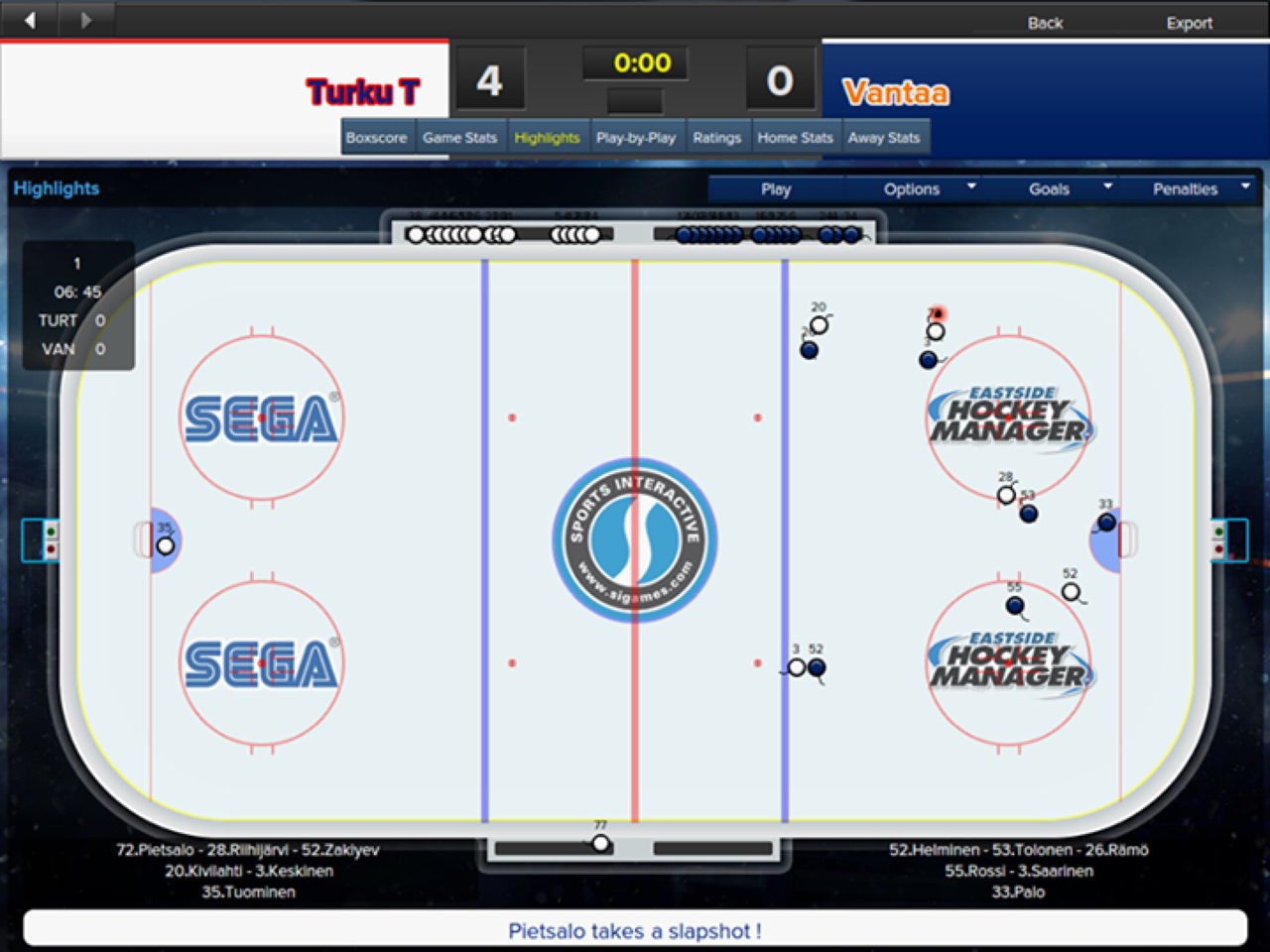The width and height of the screenshot is (1270, 952).
Task: Expand the Penalties dropdown
Action: point(1189,188)
